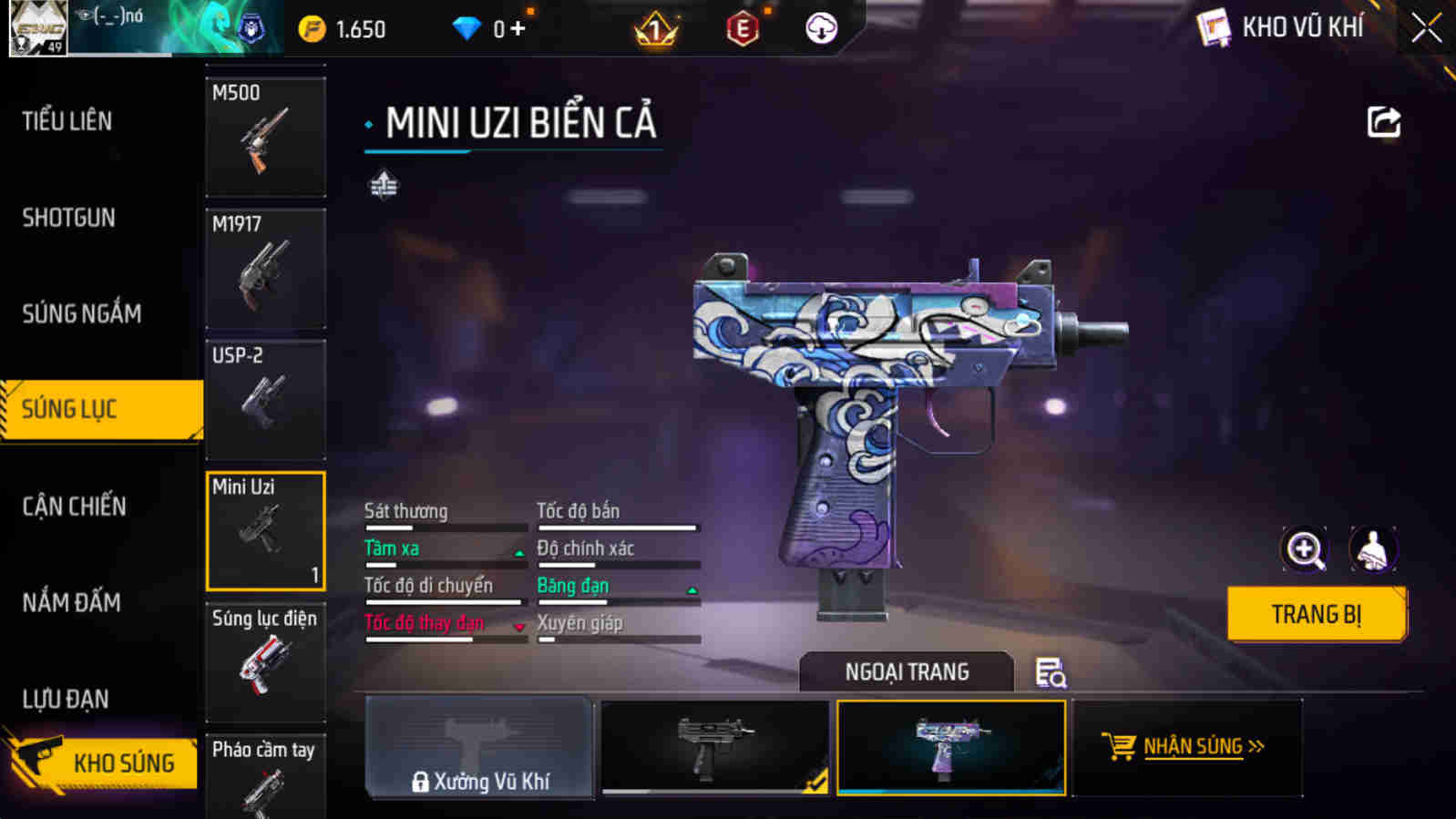The image size is (1456, 819).
Task: Select the Súng lục điện slot
Action: tap(265, 661)
